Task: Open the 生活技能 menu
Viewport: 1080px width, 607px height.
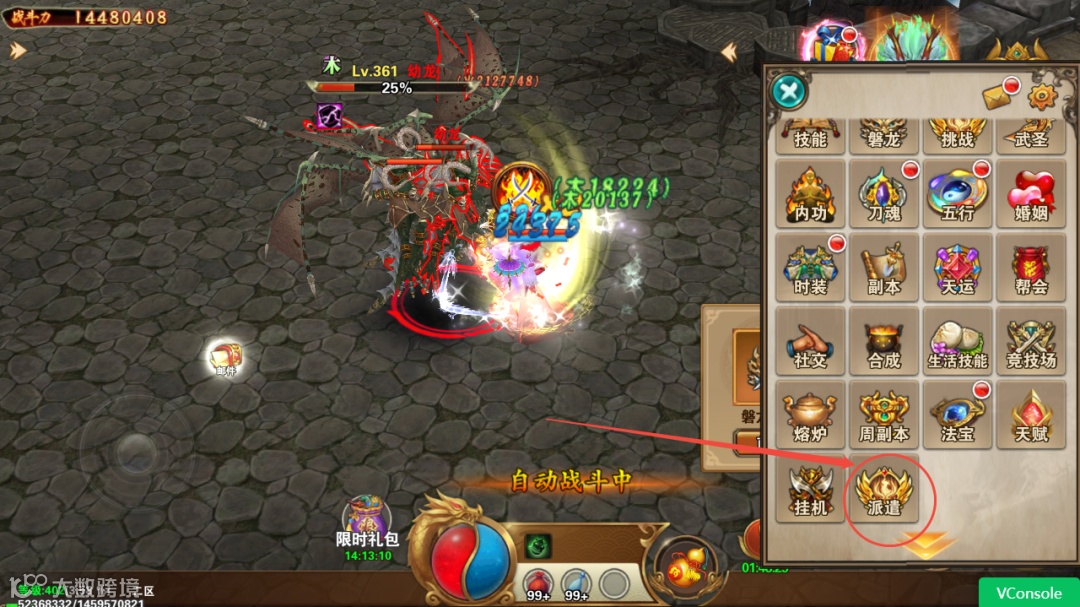Action: [x=958, y=341]
